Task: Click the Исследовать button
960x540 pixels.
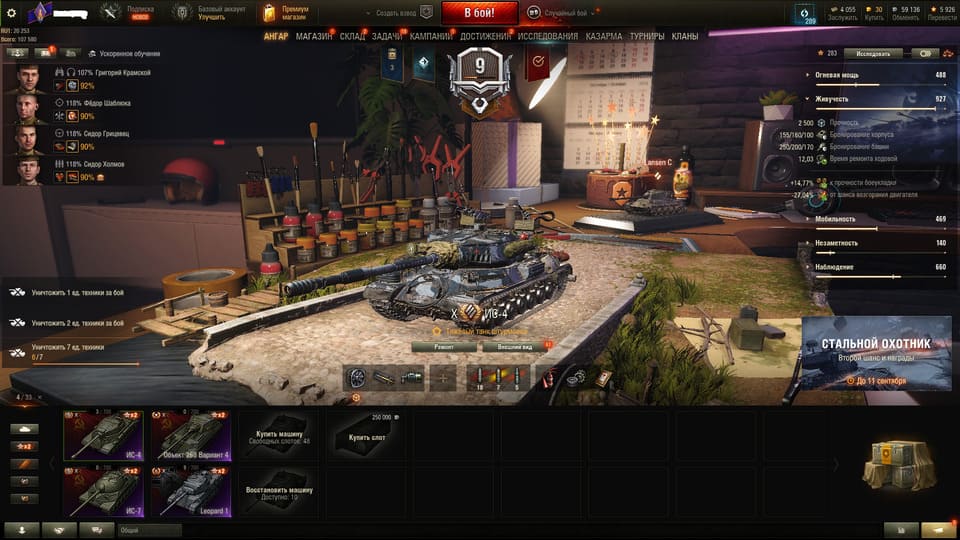Action: tap(872, 53)
